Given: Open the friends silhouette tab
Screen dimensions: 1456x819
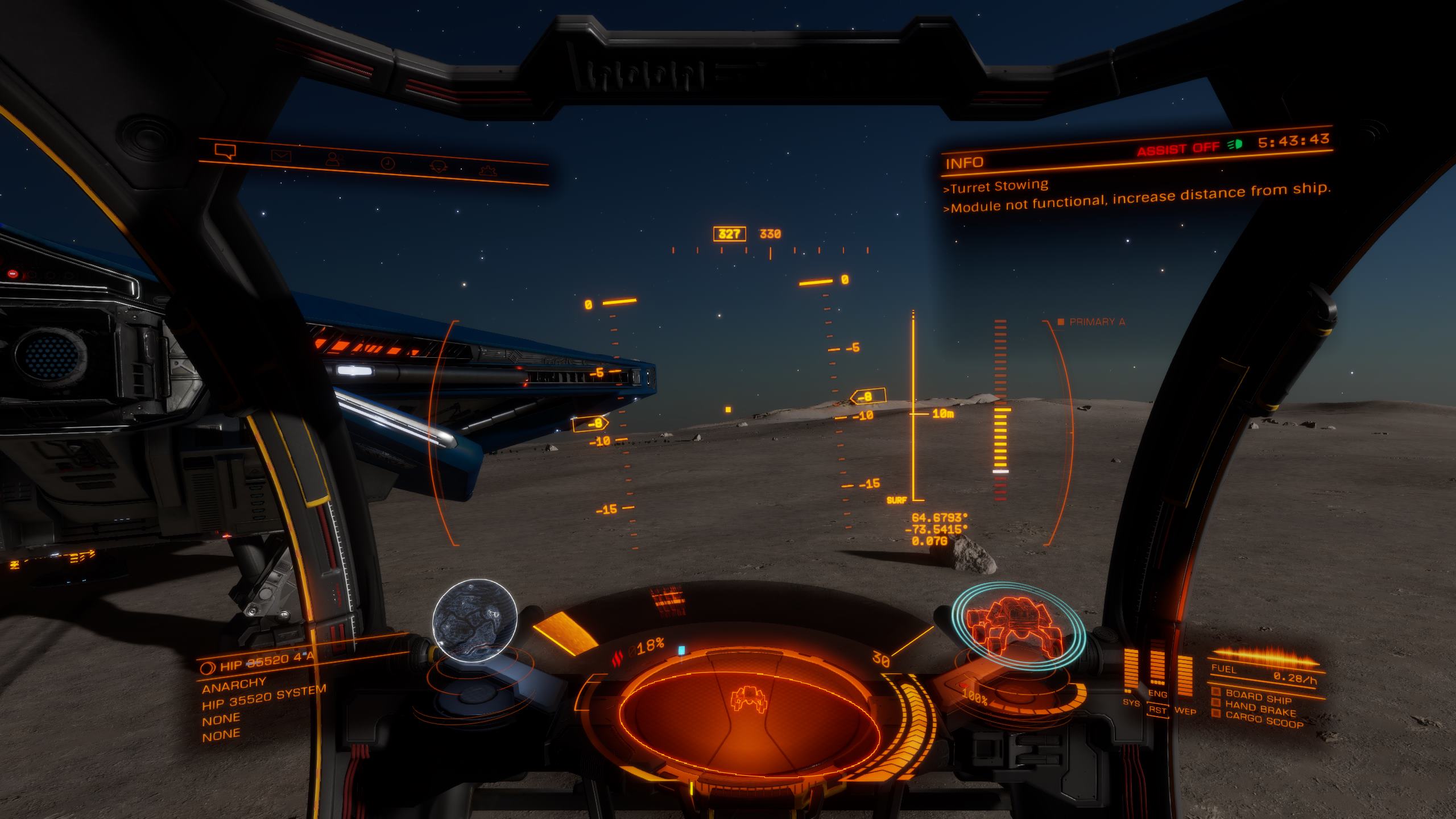Looking at the screenshot, I should pyautogui.click(x=334, y=159).
